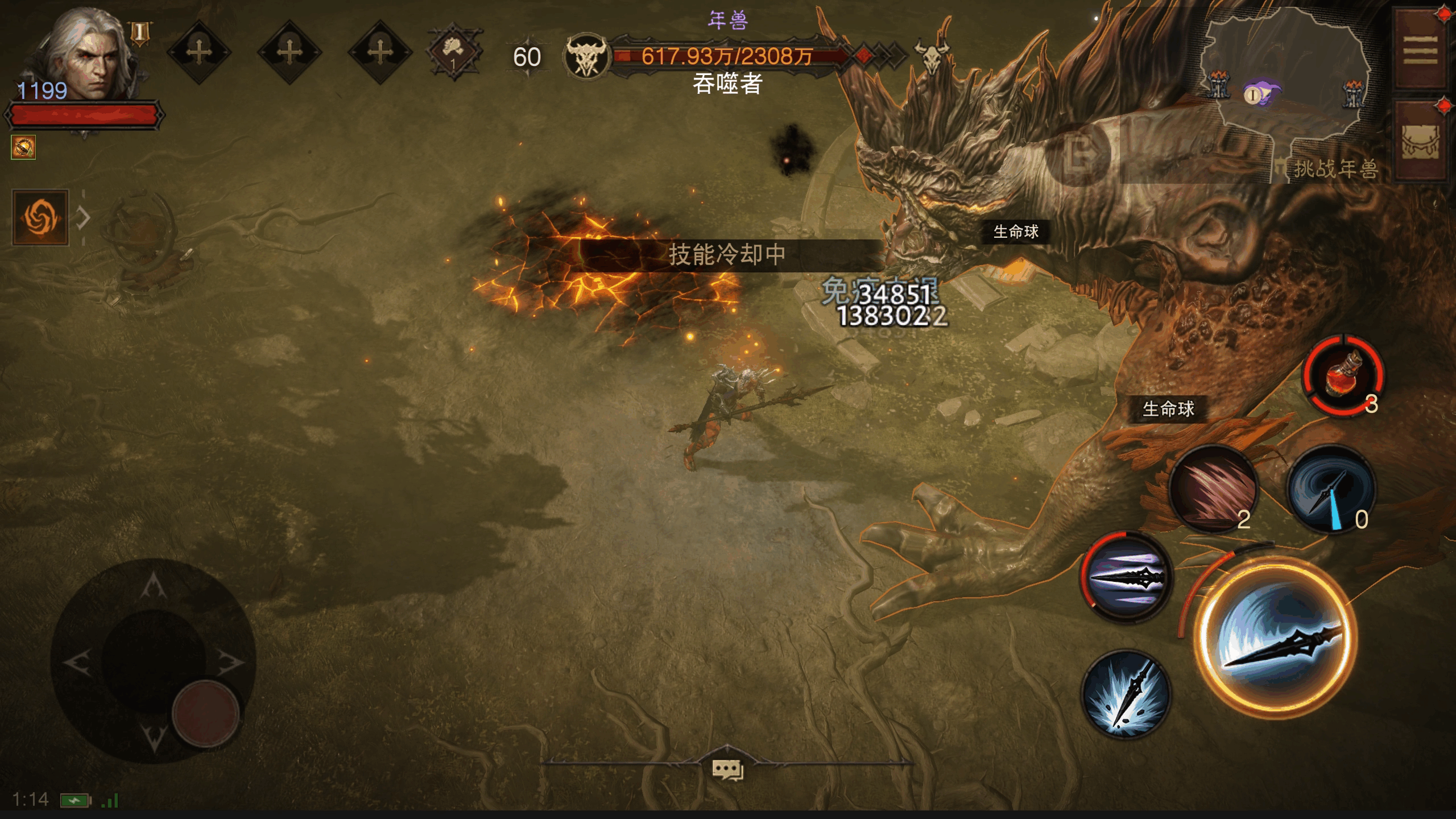Viewport: 1456px width, 819px height.
Task: Click the active buff status icon
Action: click(23, 147)
